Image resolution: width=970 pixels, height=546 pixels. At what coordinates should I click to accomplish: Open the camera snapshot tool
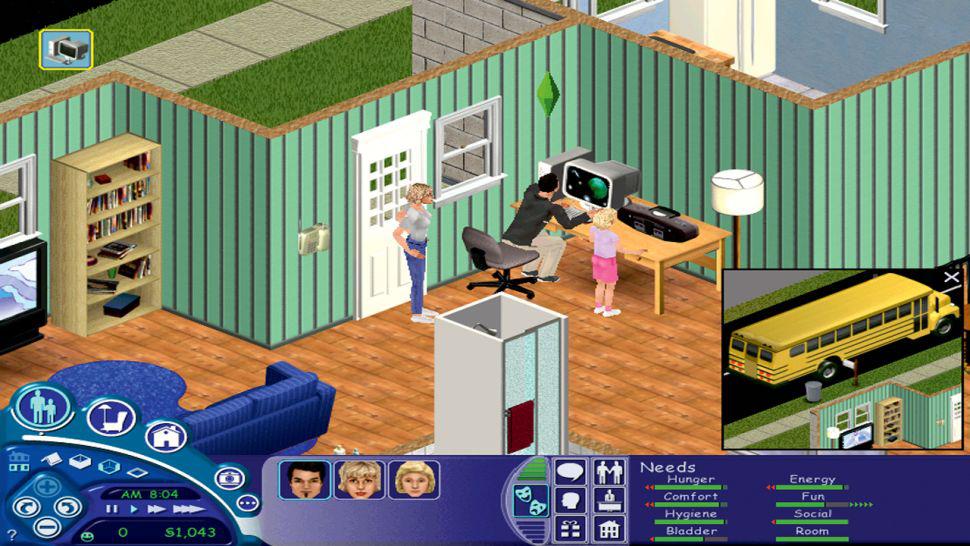(229, 477)
